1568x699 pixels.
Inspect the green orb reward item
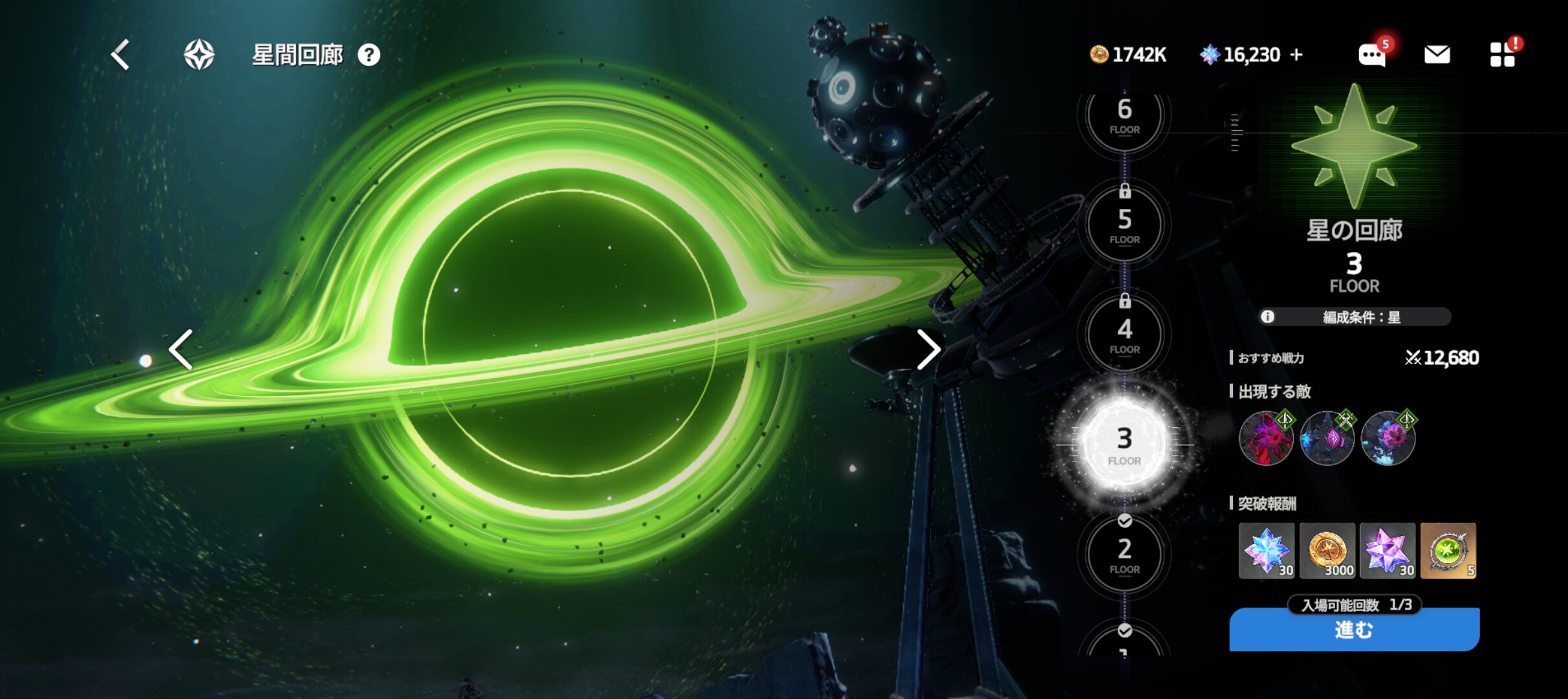tap(1448, 551)
